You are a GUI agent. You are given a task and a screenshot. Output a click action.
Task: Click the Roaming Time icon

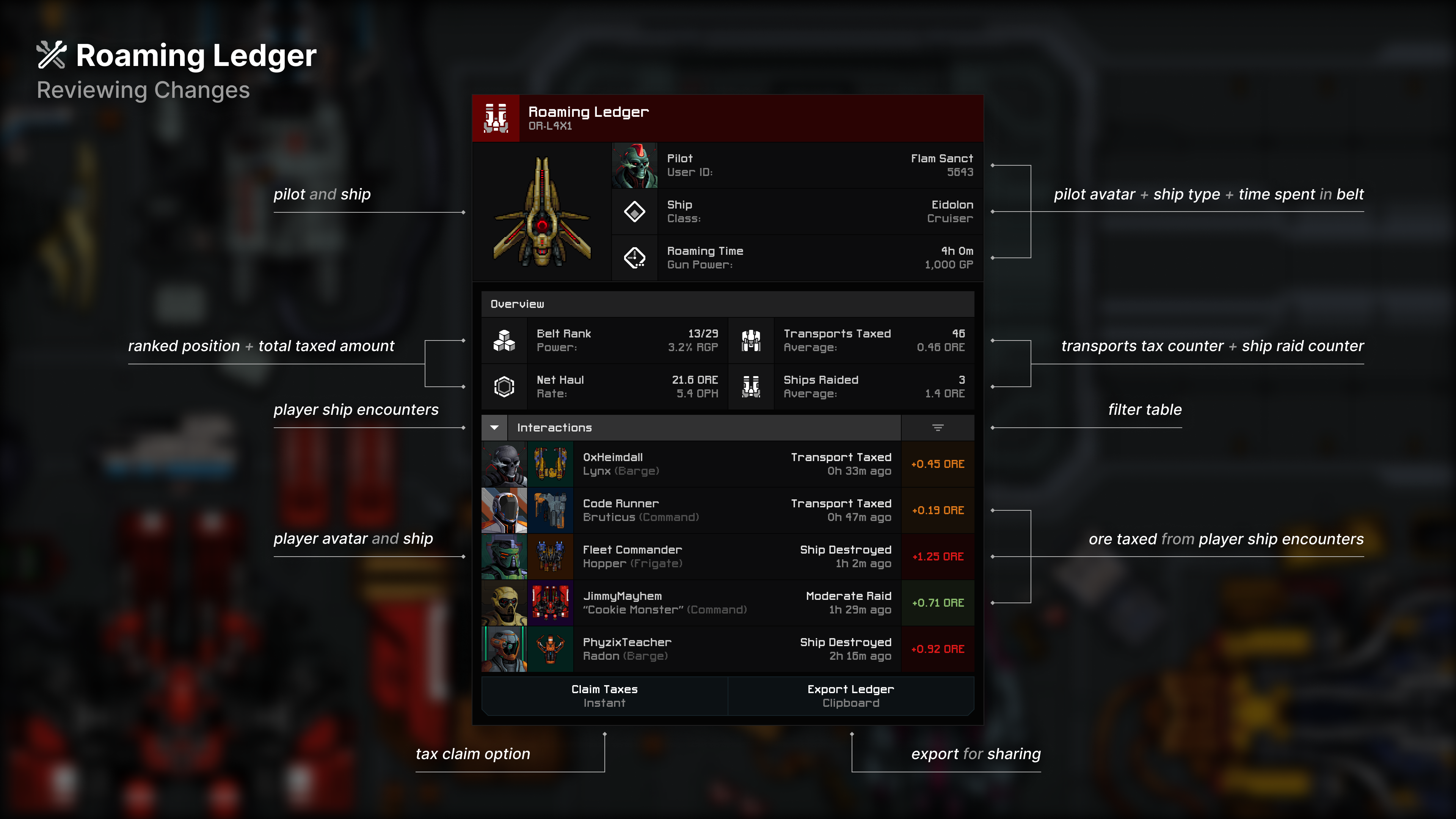[x=635, y=258]
